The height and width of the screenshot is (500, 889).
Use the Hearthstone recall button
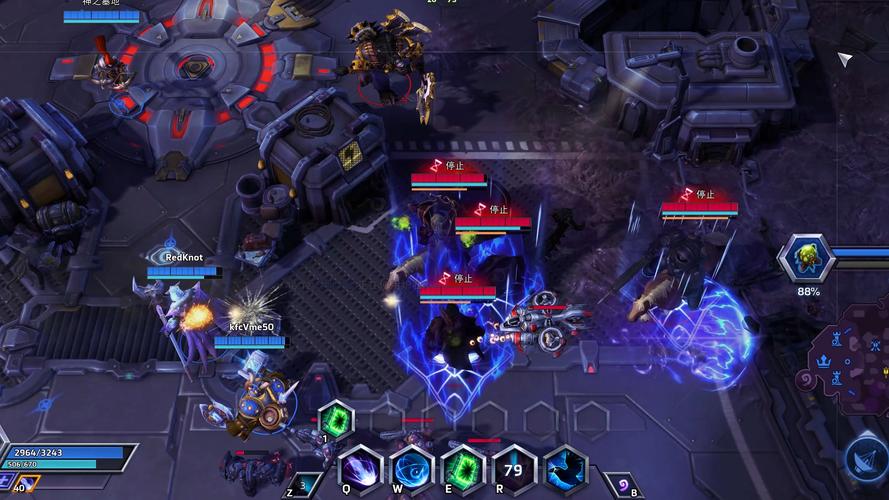pyautogui.click(x=620, y=485)
